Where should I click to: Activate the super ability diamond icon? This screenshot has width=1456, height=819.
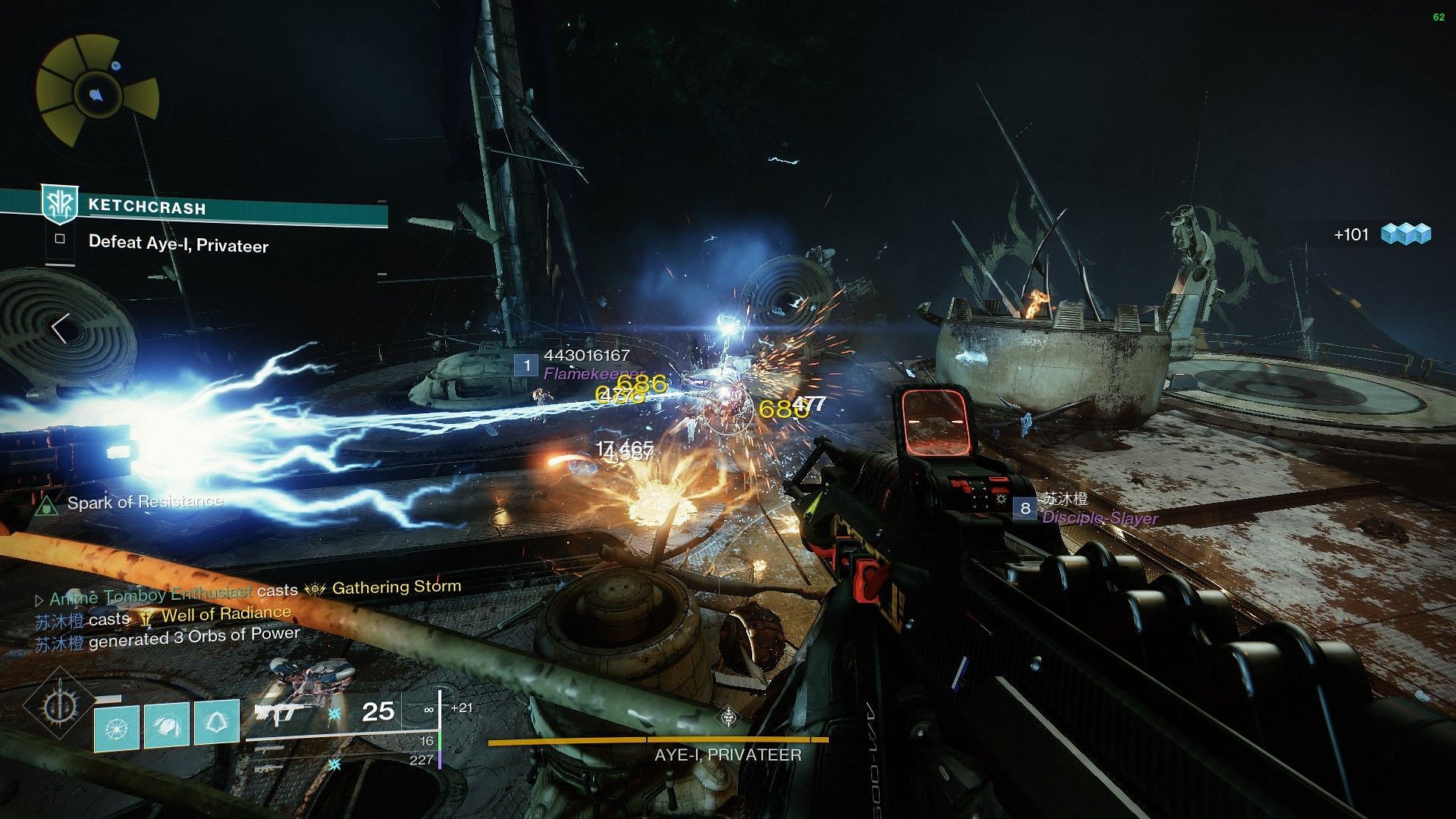pos(57,707)
